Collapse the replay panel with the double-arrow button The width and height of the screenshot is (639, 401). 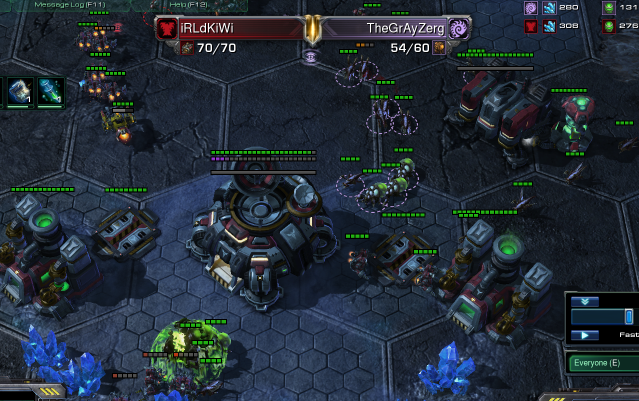[585, 301]
